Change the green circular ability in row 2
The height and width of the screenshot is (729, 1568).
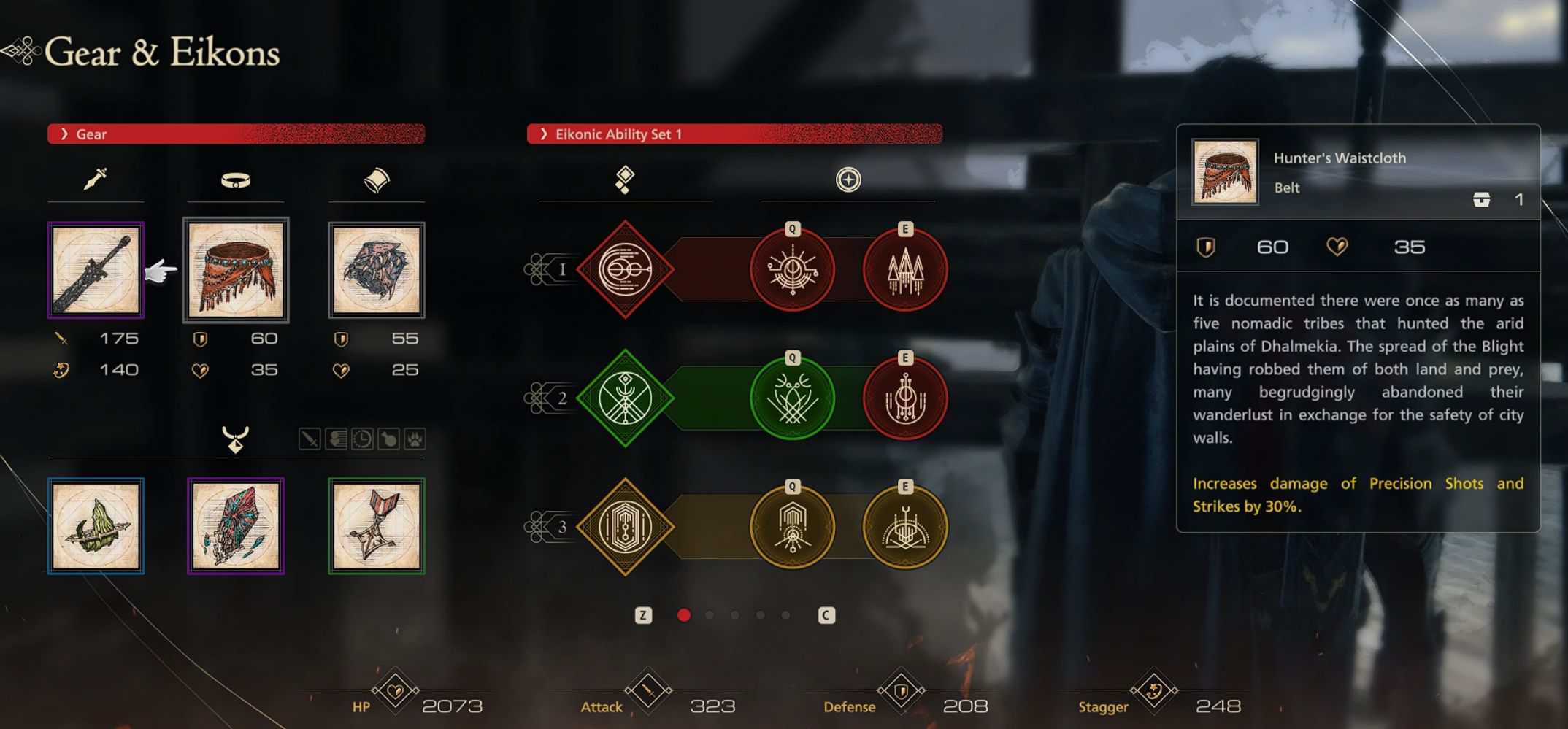pos(793,398)
